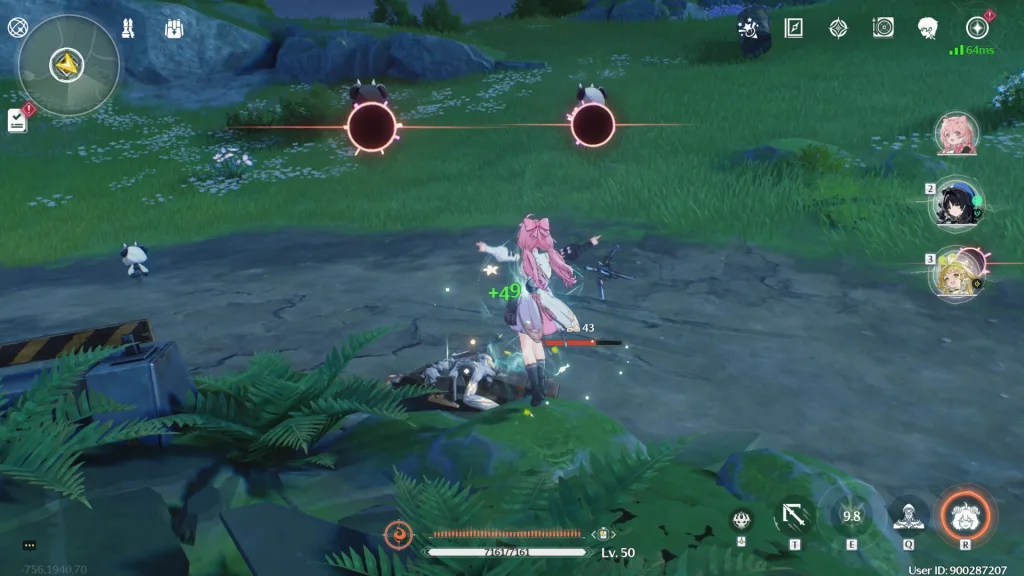Open the backpack inventory icon
The height and width of the screenshot is (576, 1024).
(173, 29)
